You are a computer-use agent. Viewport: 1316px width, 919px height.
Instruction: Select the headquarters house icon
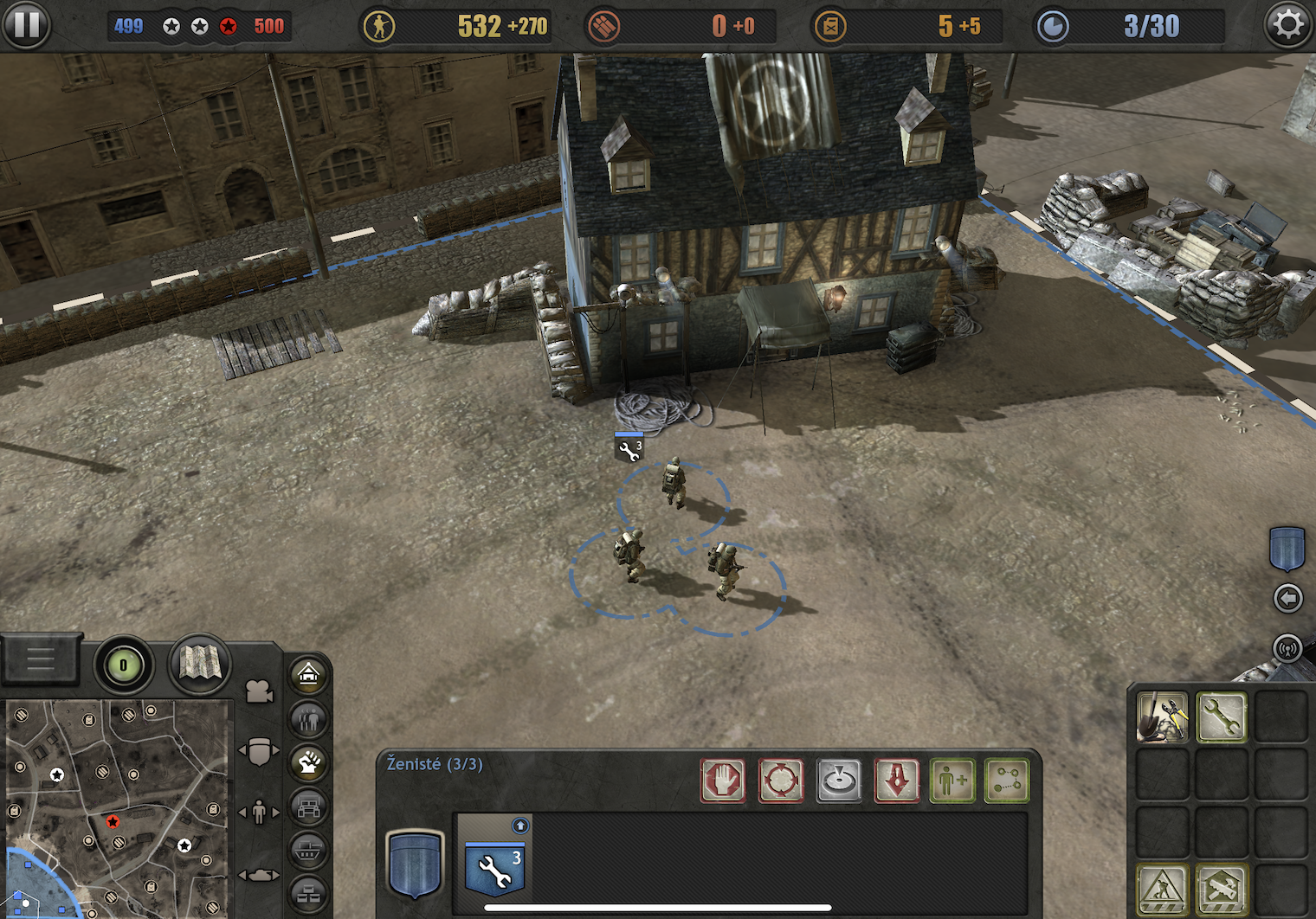pos(309,674)
